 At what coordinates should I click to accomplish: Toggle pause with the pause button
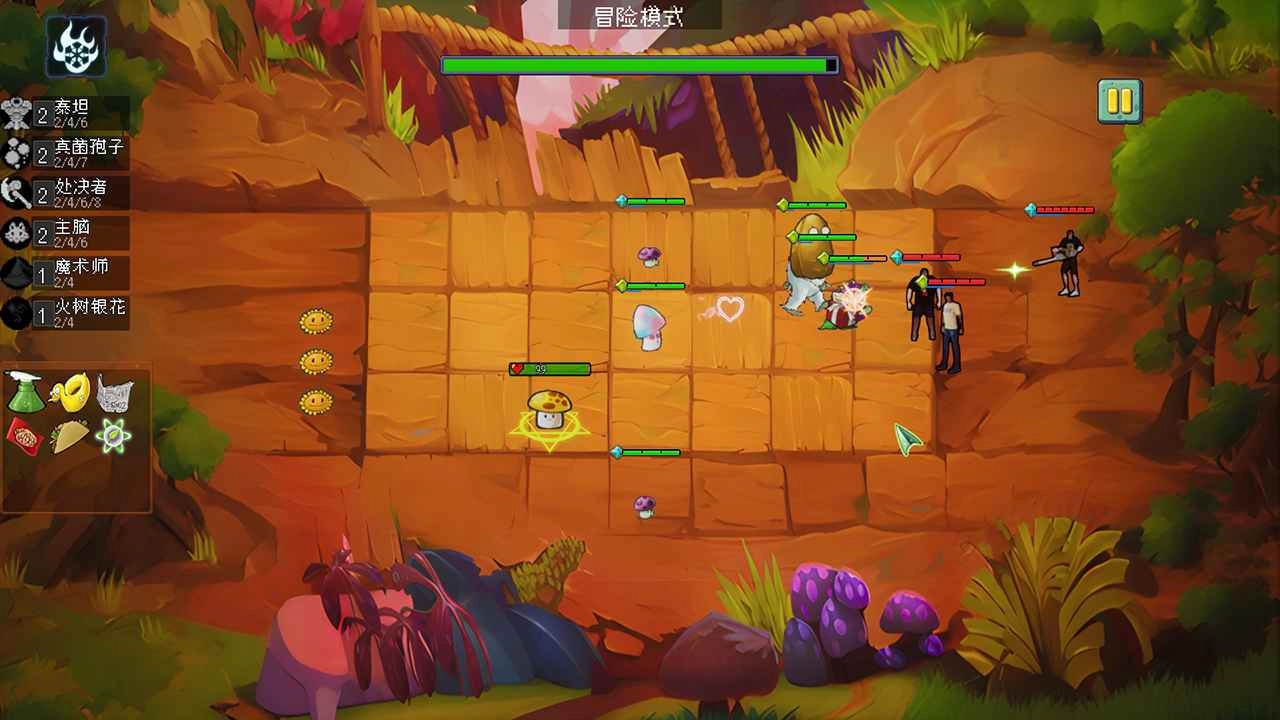pos(1121,101)
